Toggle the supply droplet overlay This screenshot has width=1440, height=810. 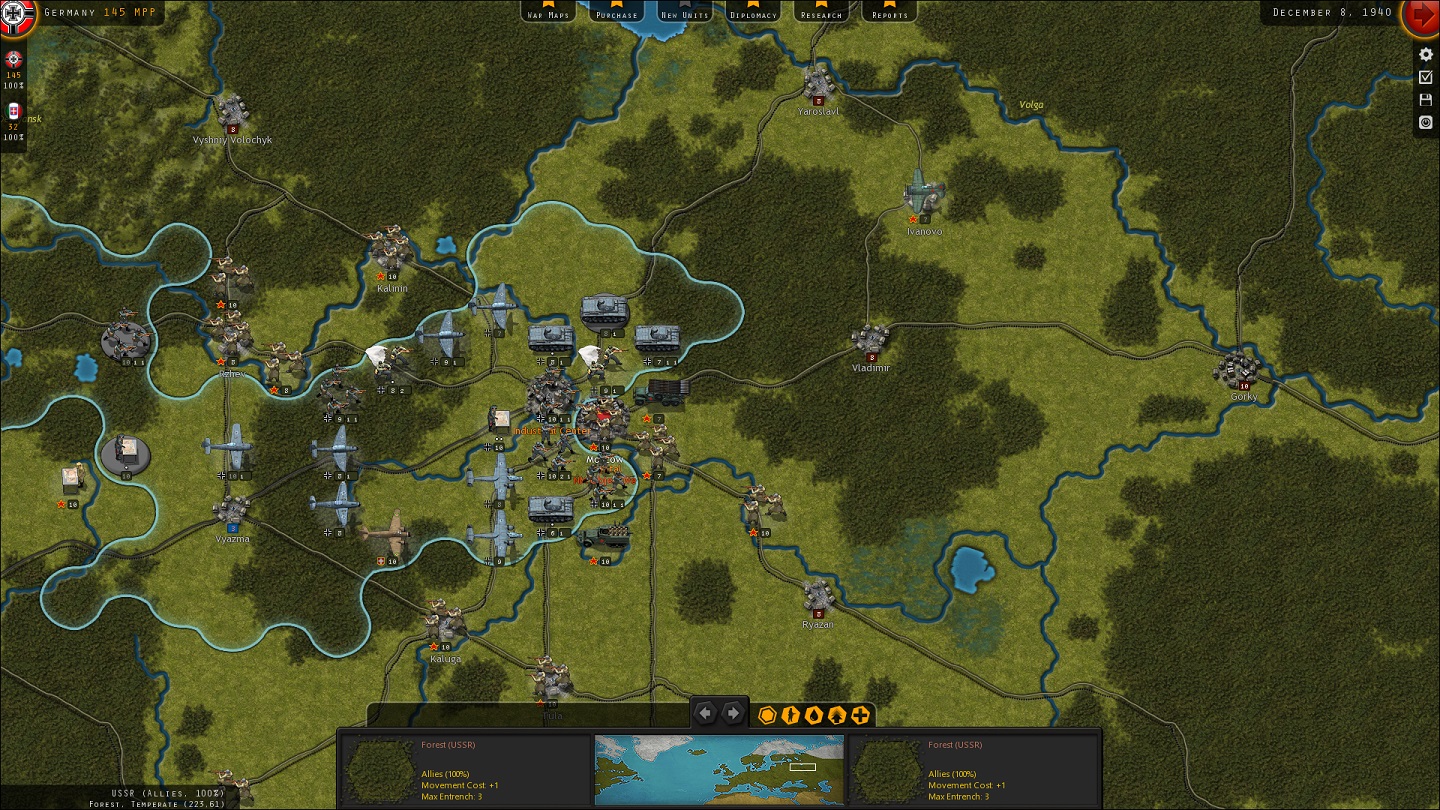pyautogui.click(x=813, y=715)
